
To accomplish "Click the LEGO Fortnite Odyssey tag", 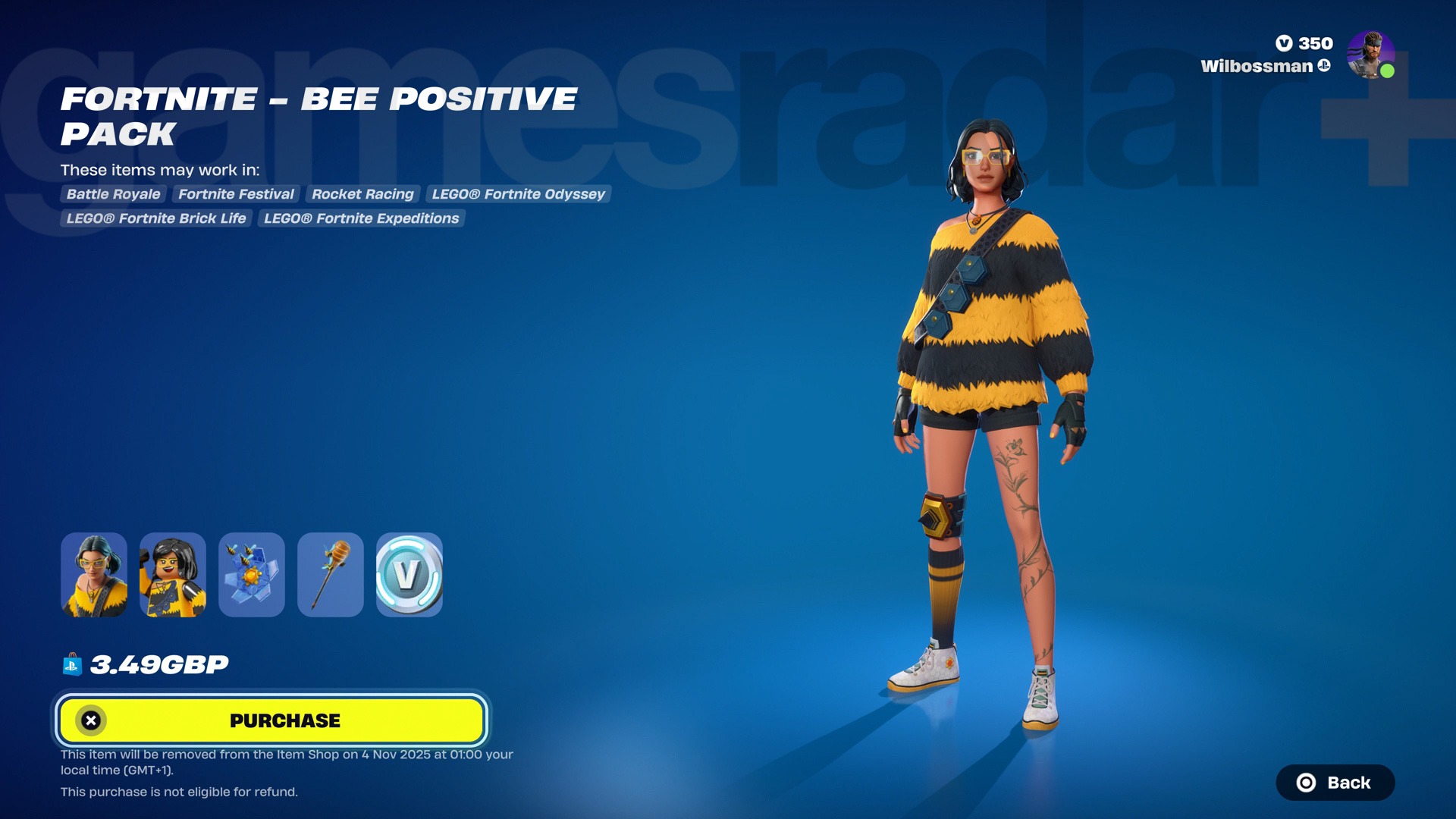I will pyautogui.click(x=518, y=194).
